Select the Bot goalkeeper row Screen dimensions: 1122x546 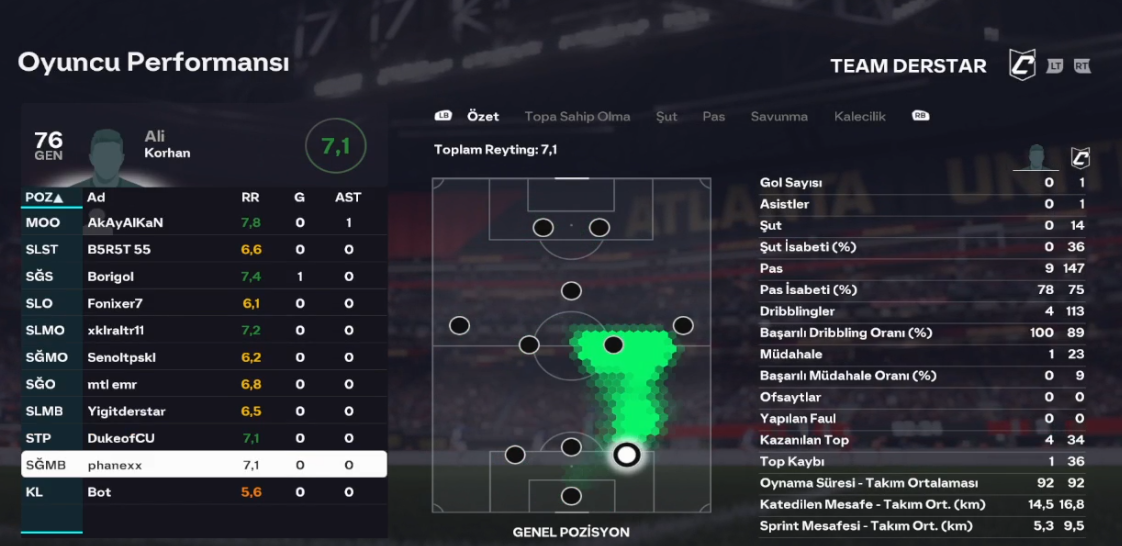tap(203, 492)
